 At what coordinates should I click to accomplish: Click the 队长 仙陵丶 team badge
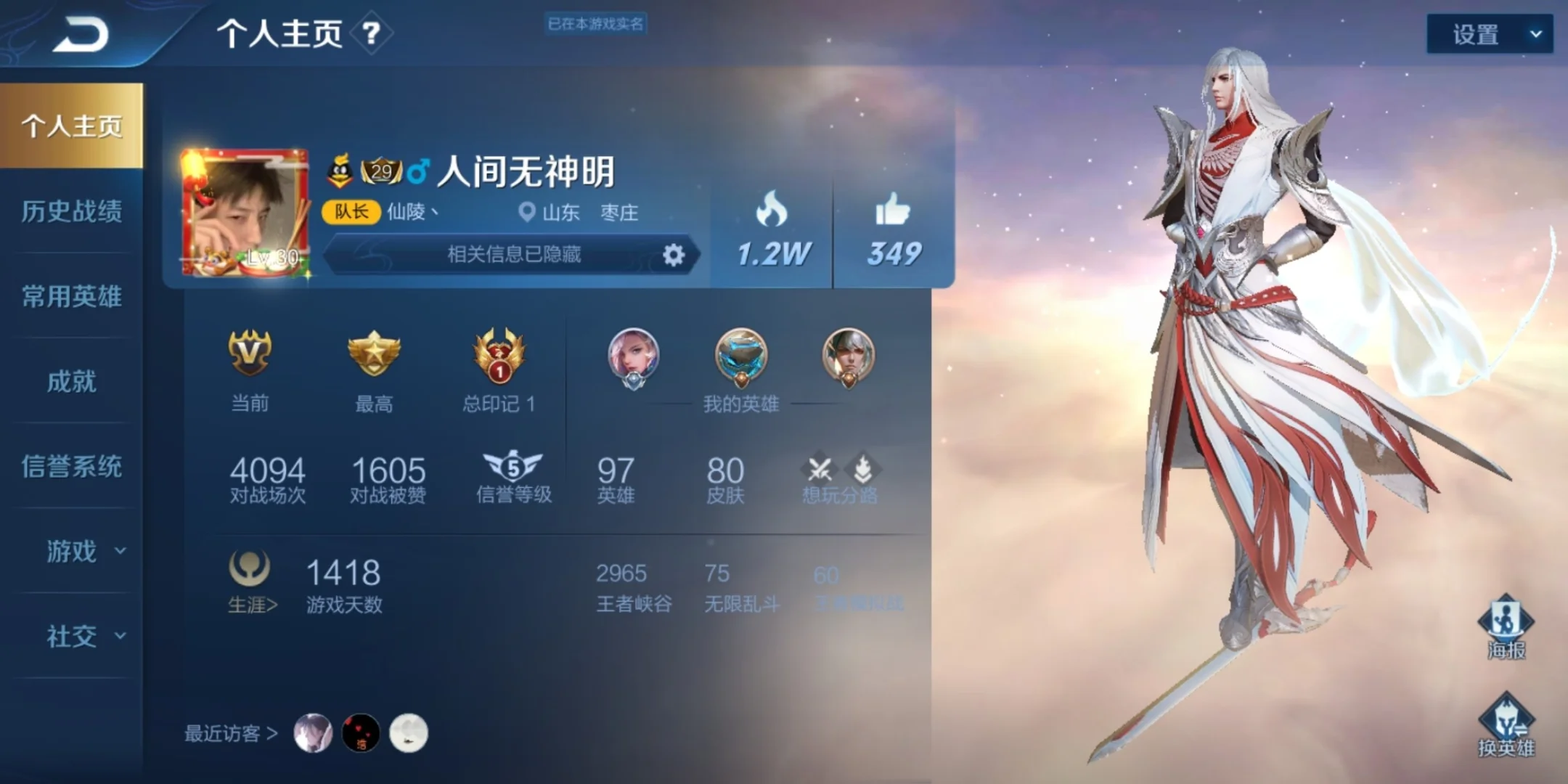coord(351,213)
